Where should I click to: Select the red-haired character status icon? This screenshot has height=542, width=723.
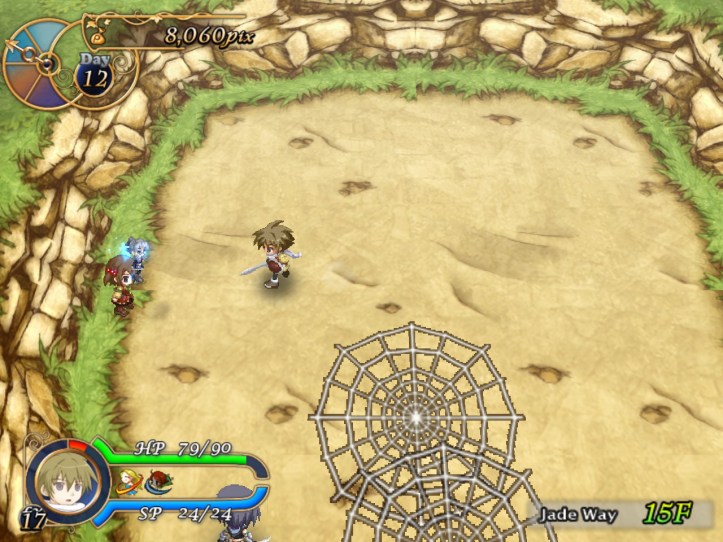[x=158, y=484]
